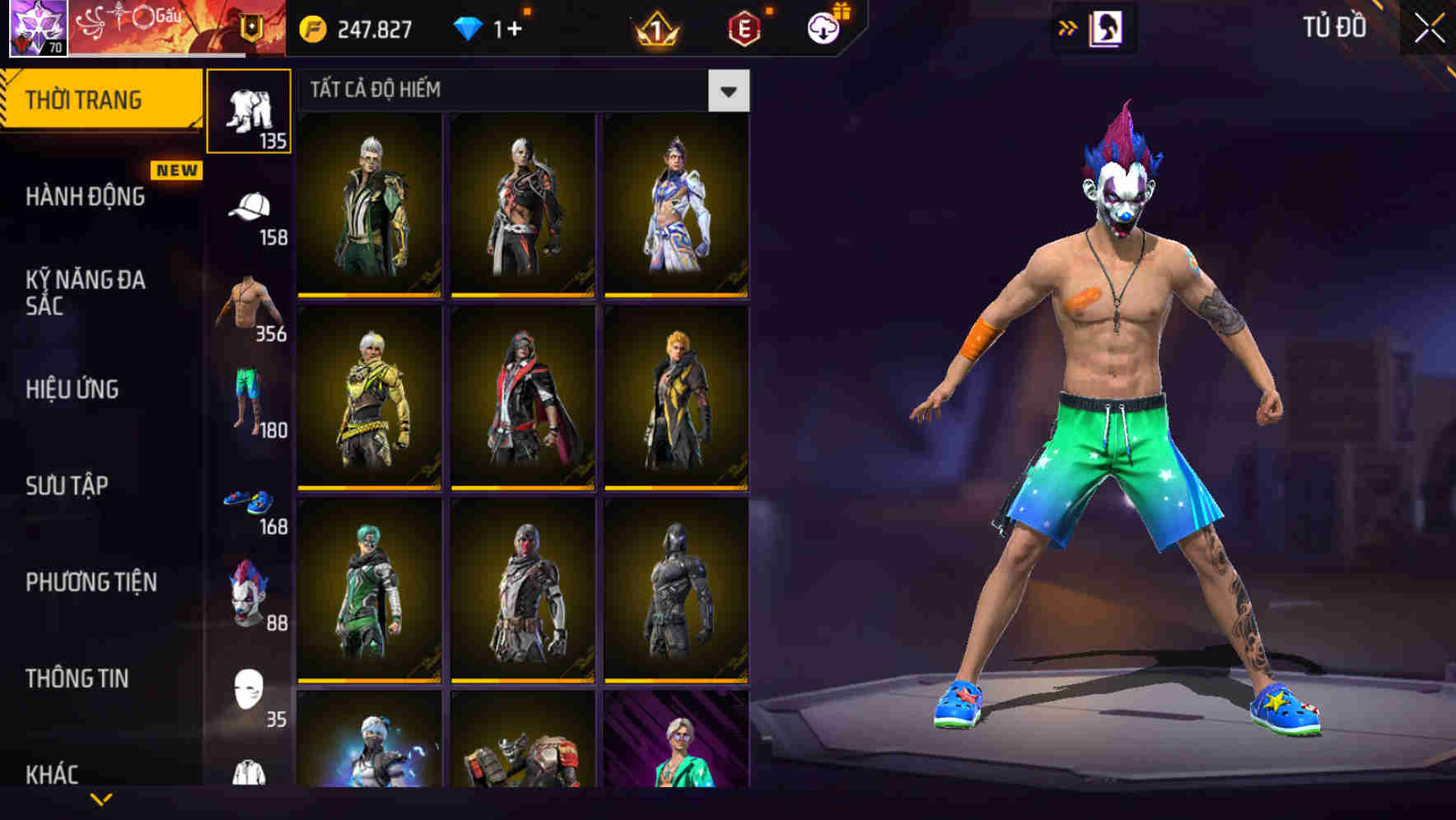Screen dimensions: 1456x820
Task: Open the cap headwear category
Action: coord(250,206)
